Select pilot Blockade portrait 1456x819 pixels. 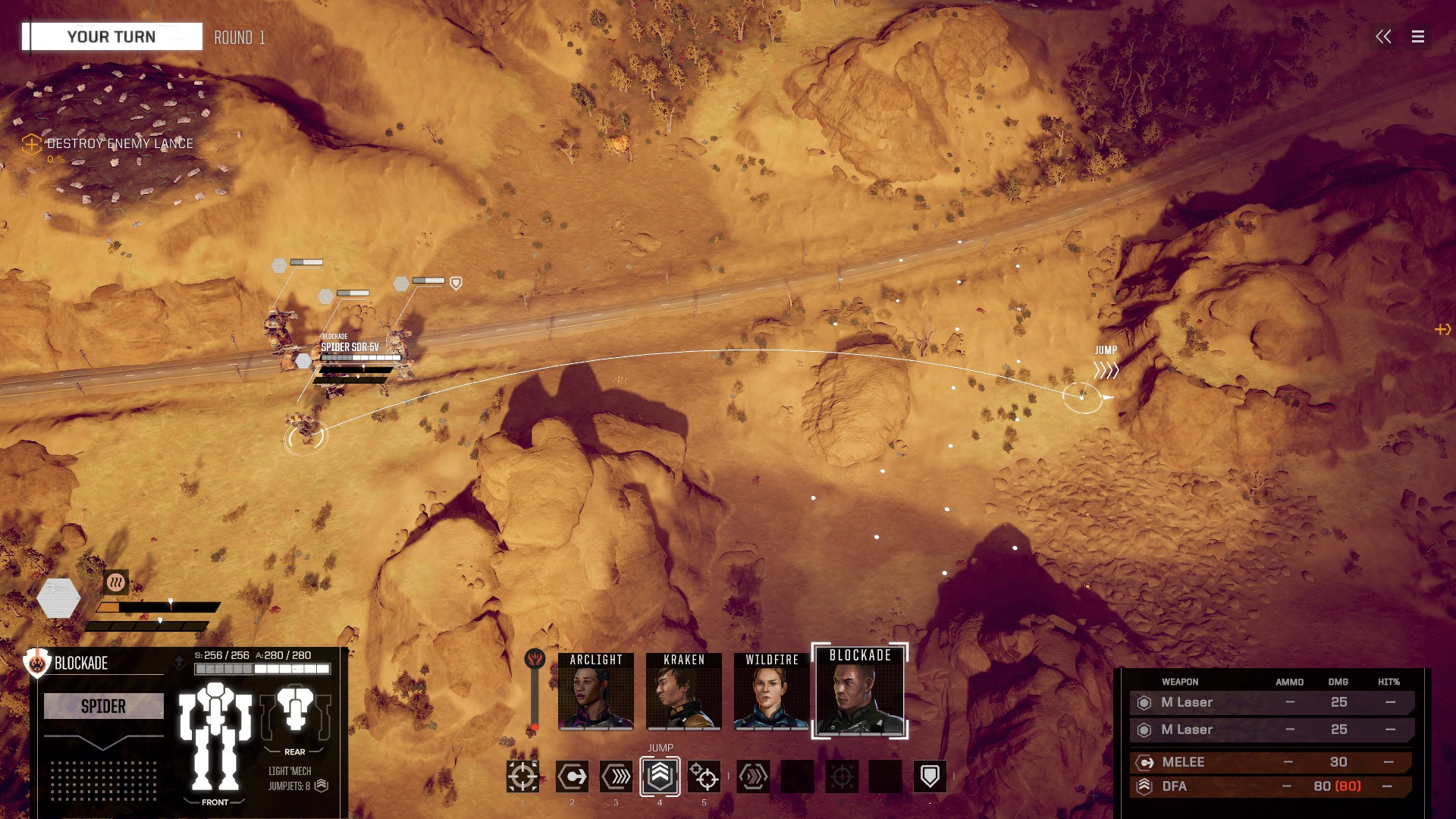tap(860, 691)
